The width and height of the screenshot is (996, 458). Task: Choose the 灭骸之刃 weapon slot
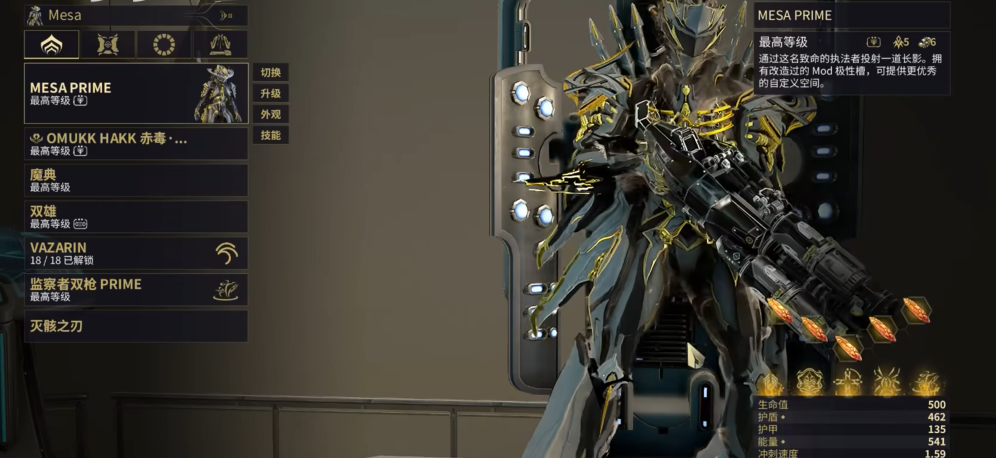click(x=135, y=325)
